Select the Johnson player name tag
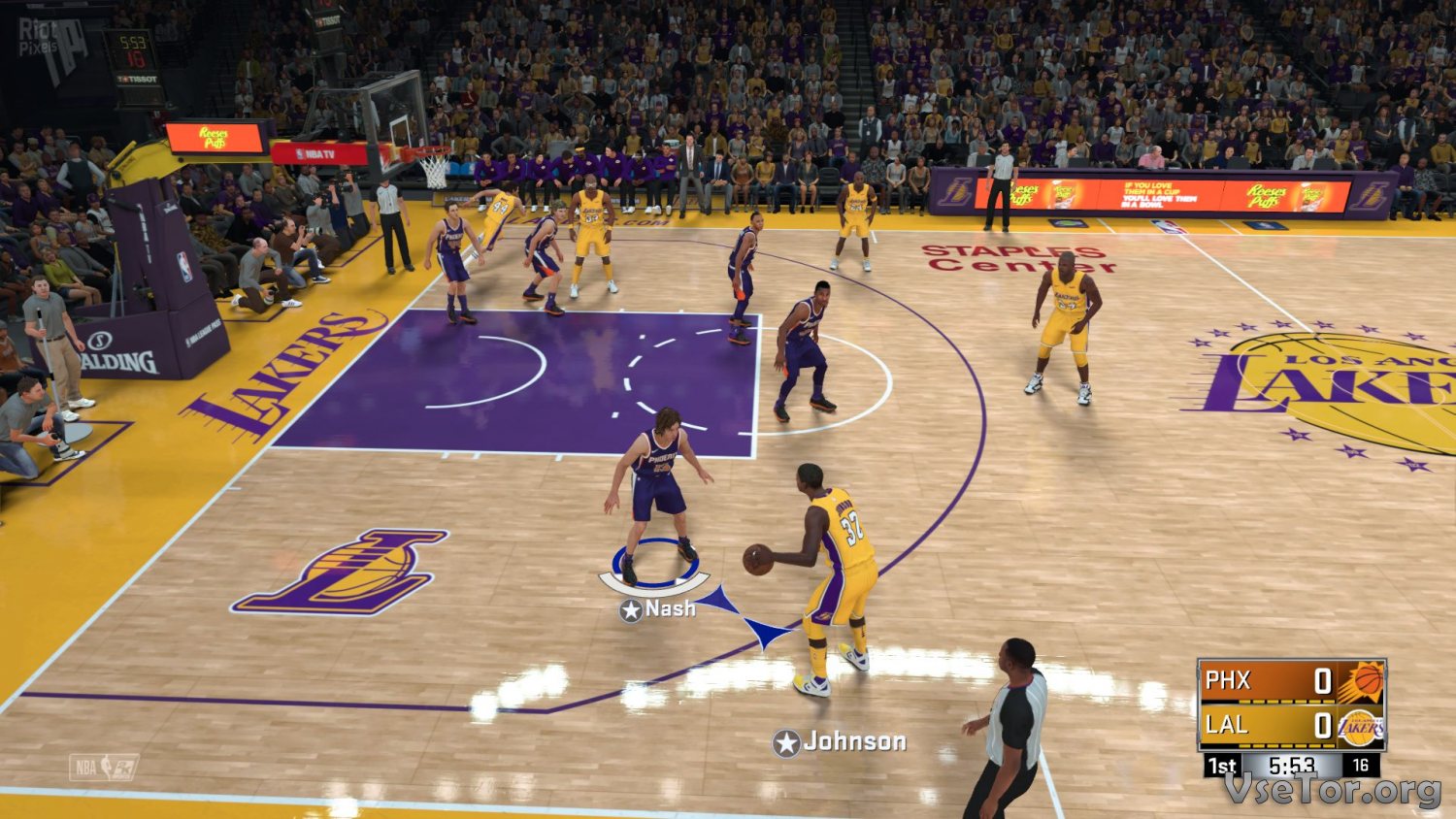The height and width of the screenshot is (819, 1456). [841, 742]
